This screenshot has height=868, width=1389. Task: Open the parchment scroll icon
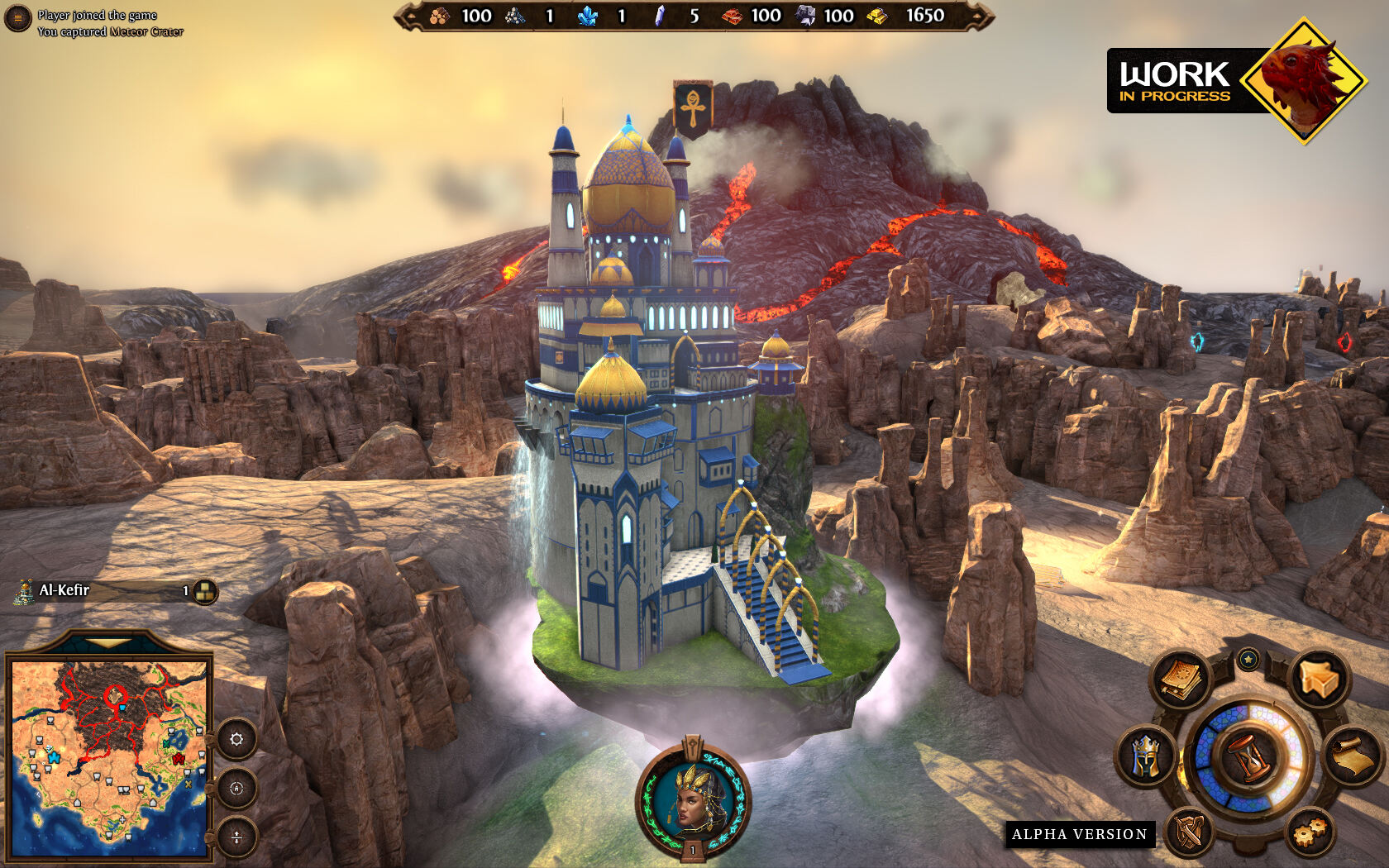[1353, 755]
